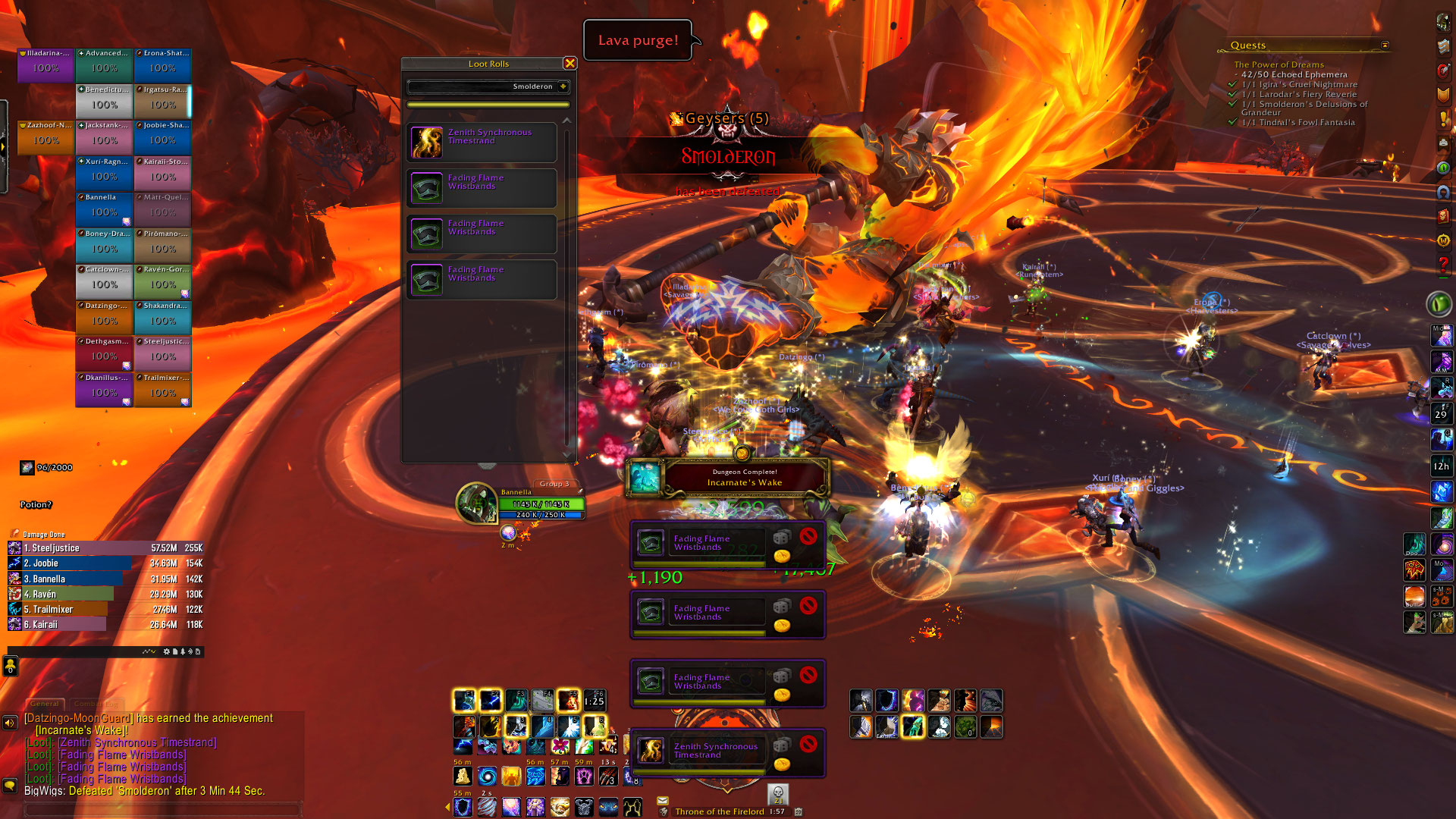Roll Greed on the Zenith Synchronous Timestrand popup

pyautogui.click(x=782, y=764)
